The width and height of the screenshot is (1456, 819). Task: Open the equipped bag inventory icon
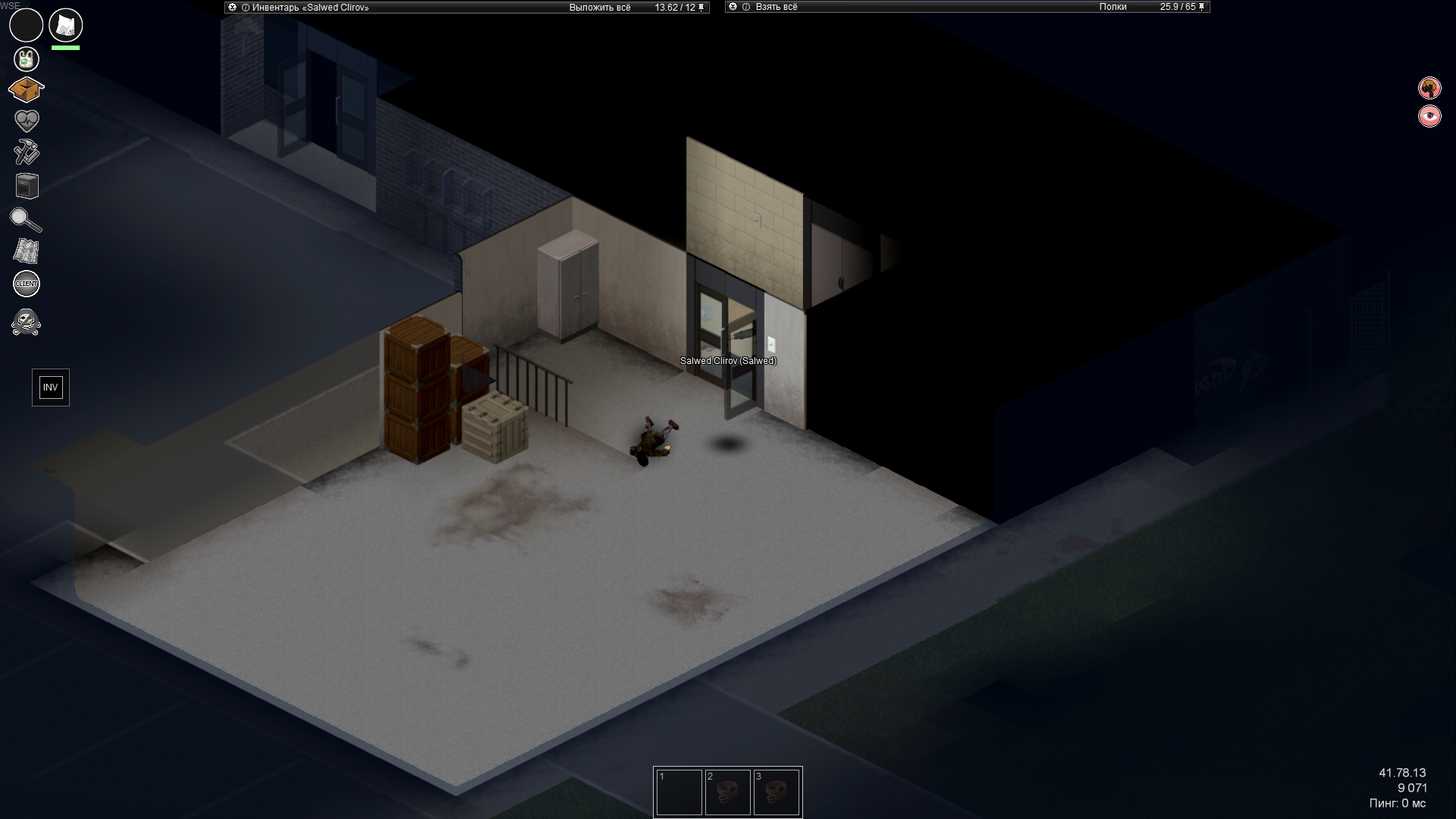[x=64, y=25]
